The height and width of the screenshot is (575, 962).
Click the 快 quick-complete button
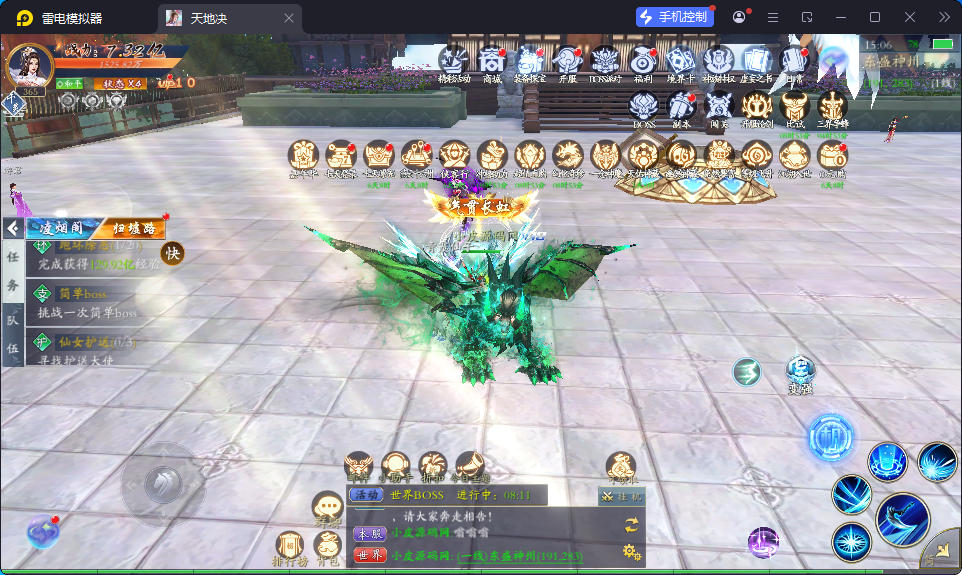tap(173, 254)
